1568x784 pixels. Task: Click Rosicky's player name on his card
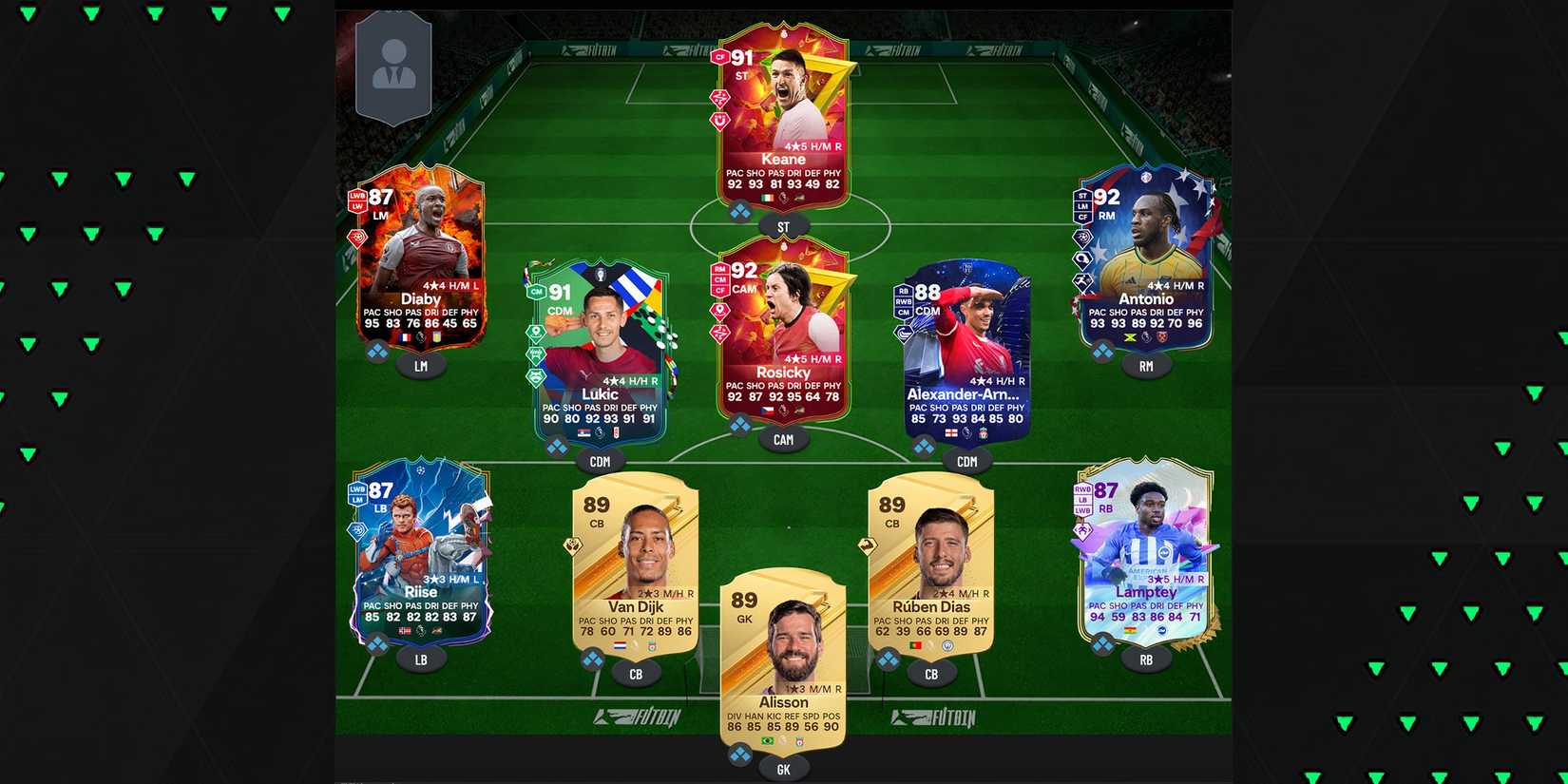tap(782, 373)
